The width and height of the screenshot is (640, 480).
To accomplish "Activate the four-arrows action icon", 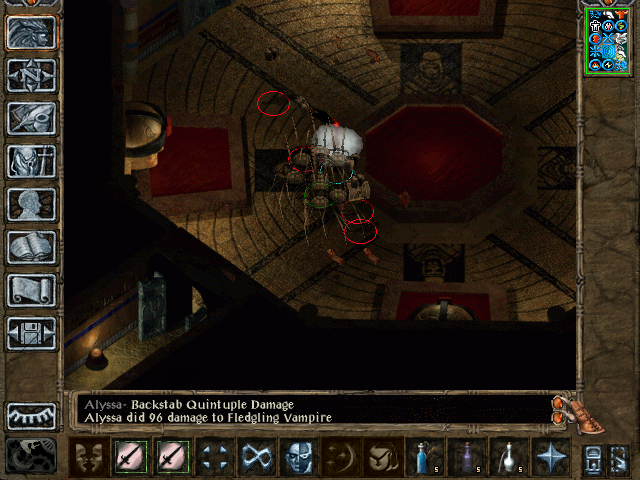I will click(214, 458).
